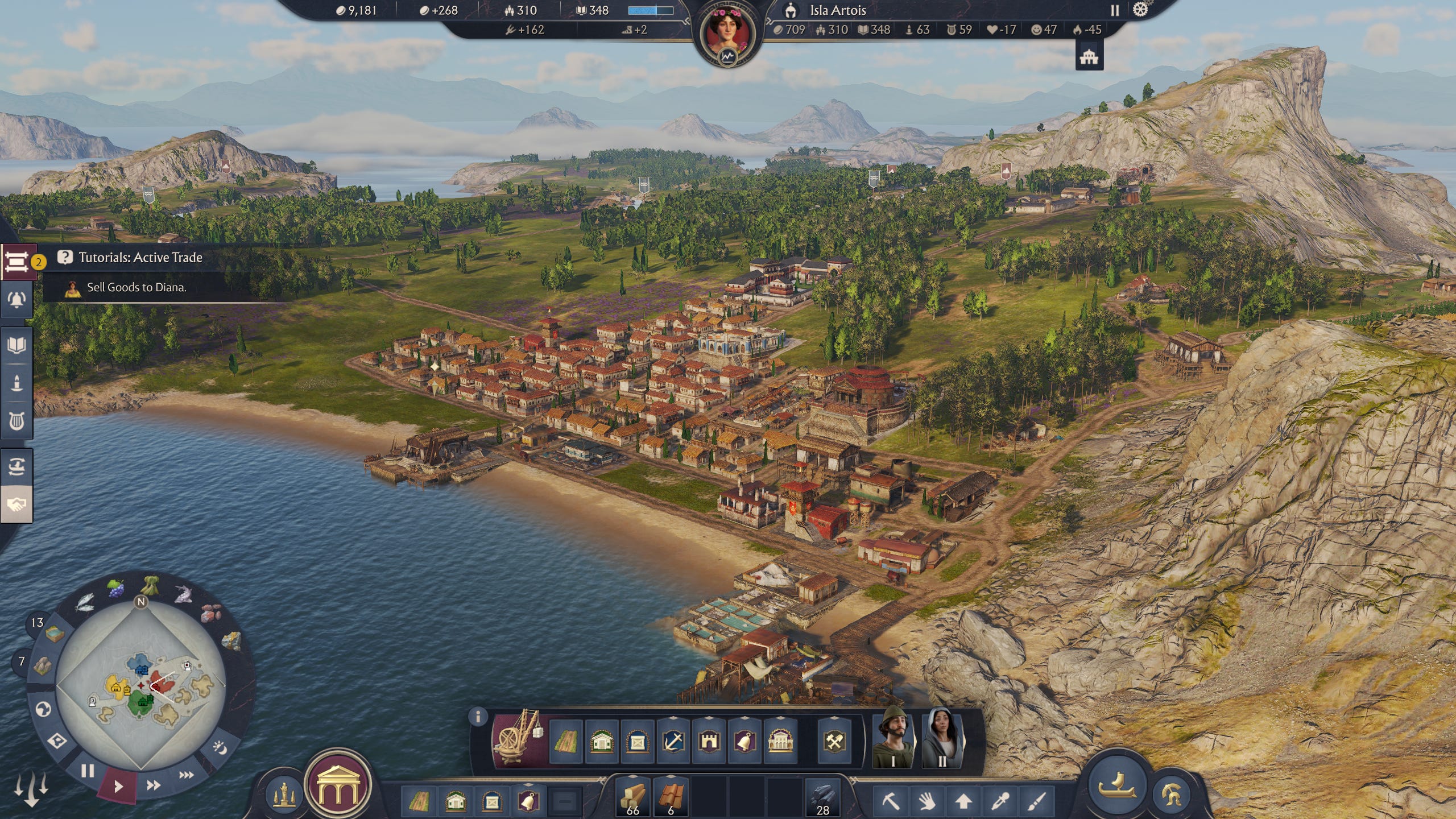This screenshot has width=1456, height=819.
Task: Open the open-book knowledge menu
Action: (x=16, y=345)
